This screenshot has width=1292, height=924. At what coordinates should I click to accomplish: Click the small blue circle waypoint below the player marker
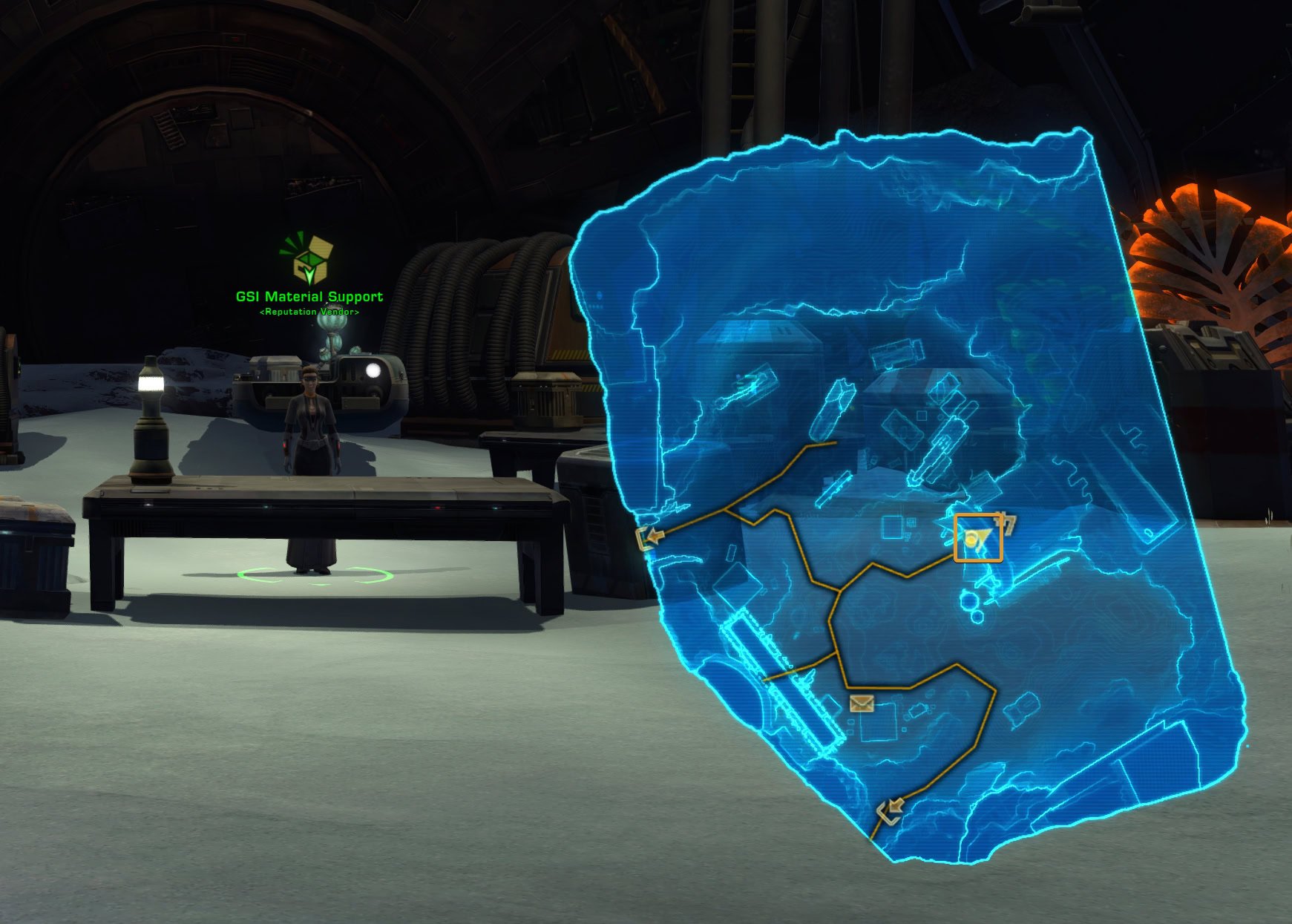(x=970, y=600)
